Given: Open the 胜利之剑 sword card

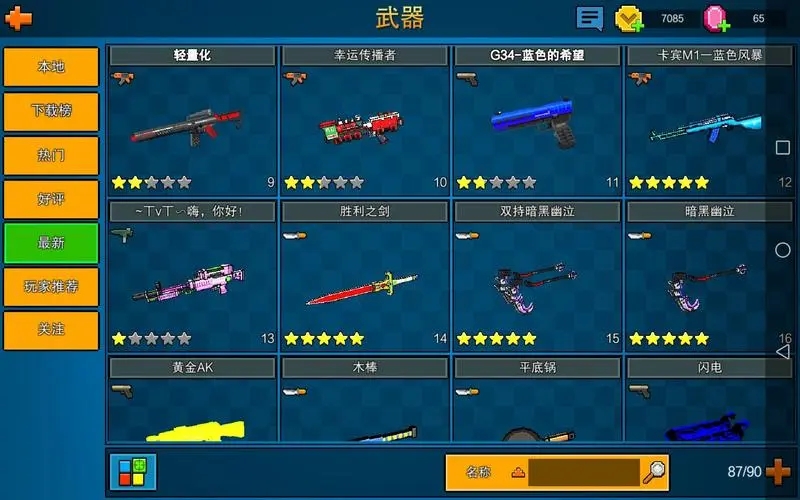Looking at the screenshot, I should 364,276.
